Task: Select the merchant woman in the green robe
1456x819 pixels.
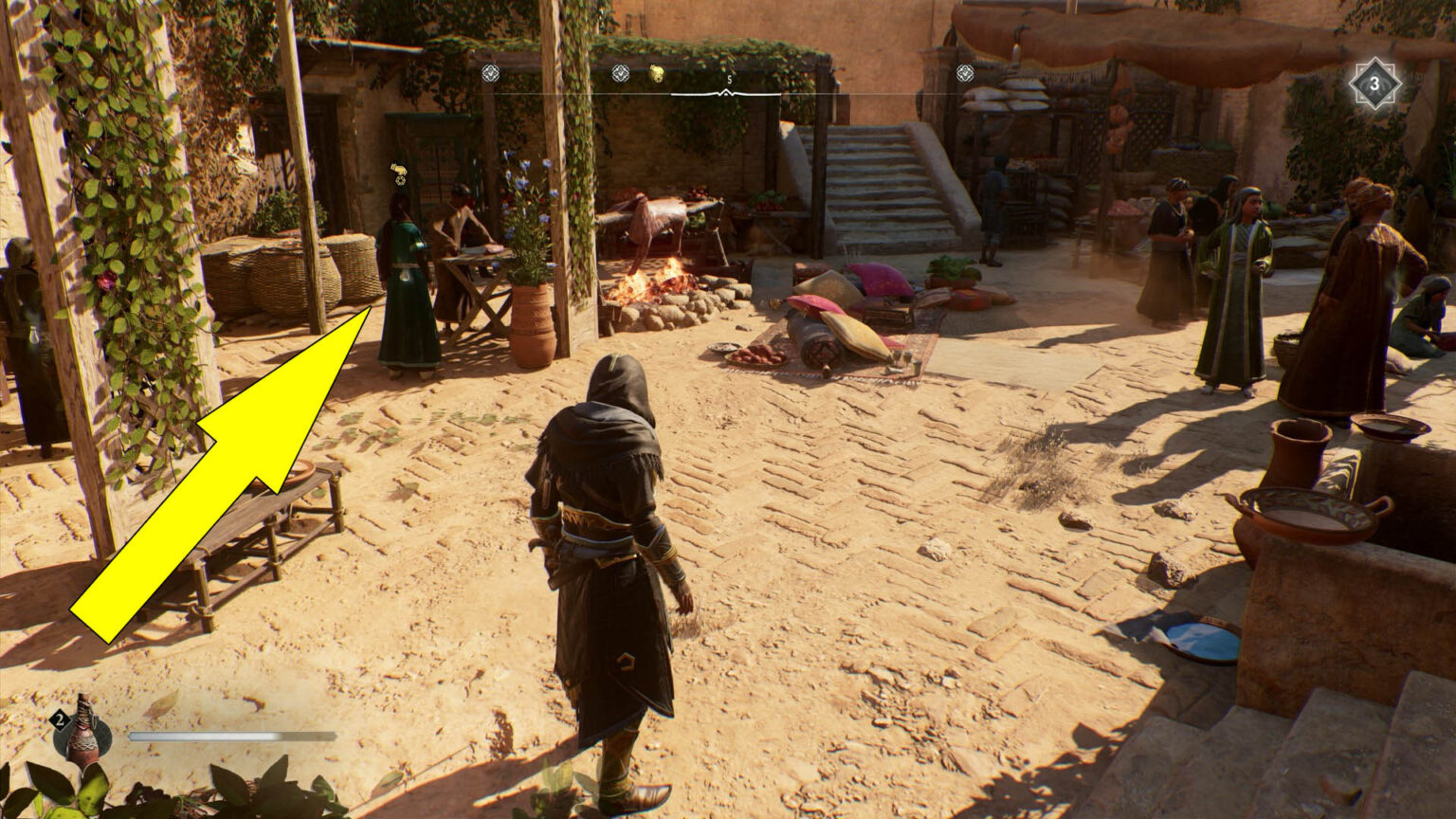Action: (x=402, y=275)
